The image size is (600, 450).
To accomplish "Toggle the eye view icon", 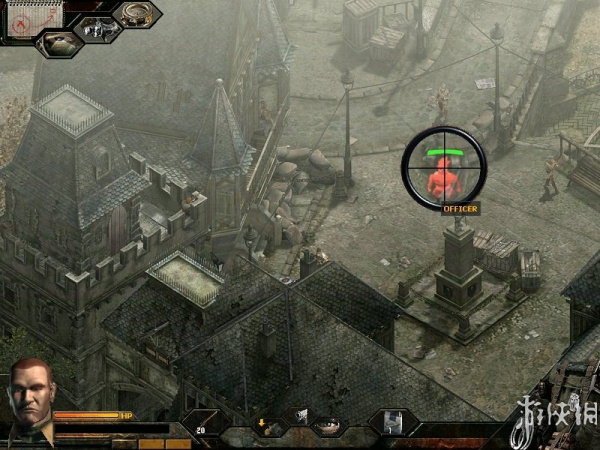I will point(327,425).
